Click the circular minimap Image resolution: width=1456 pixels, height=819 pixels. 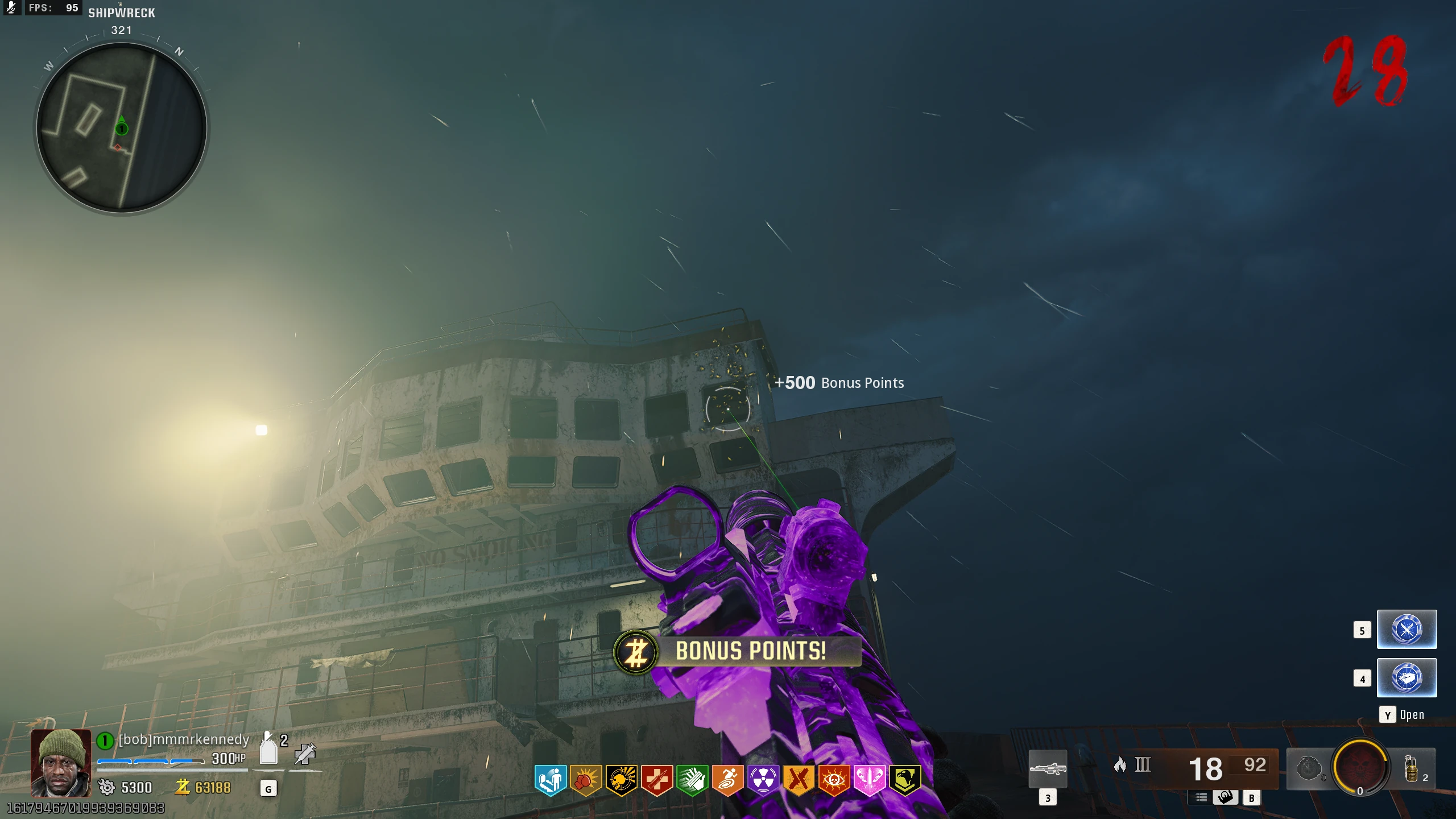pos(122,128)
